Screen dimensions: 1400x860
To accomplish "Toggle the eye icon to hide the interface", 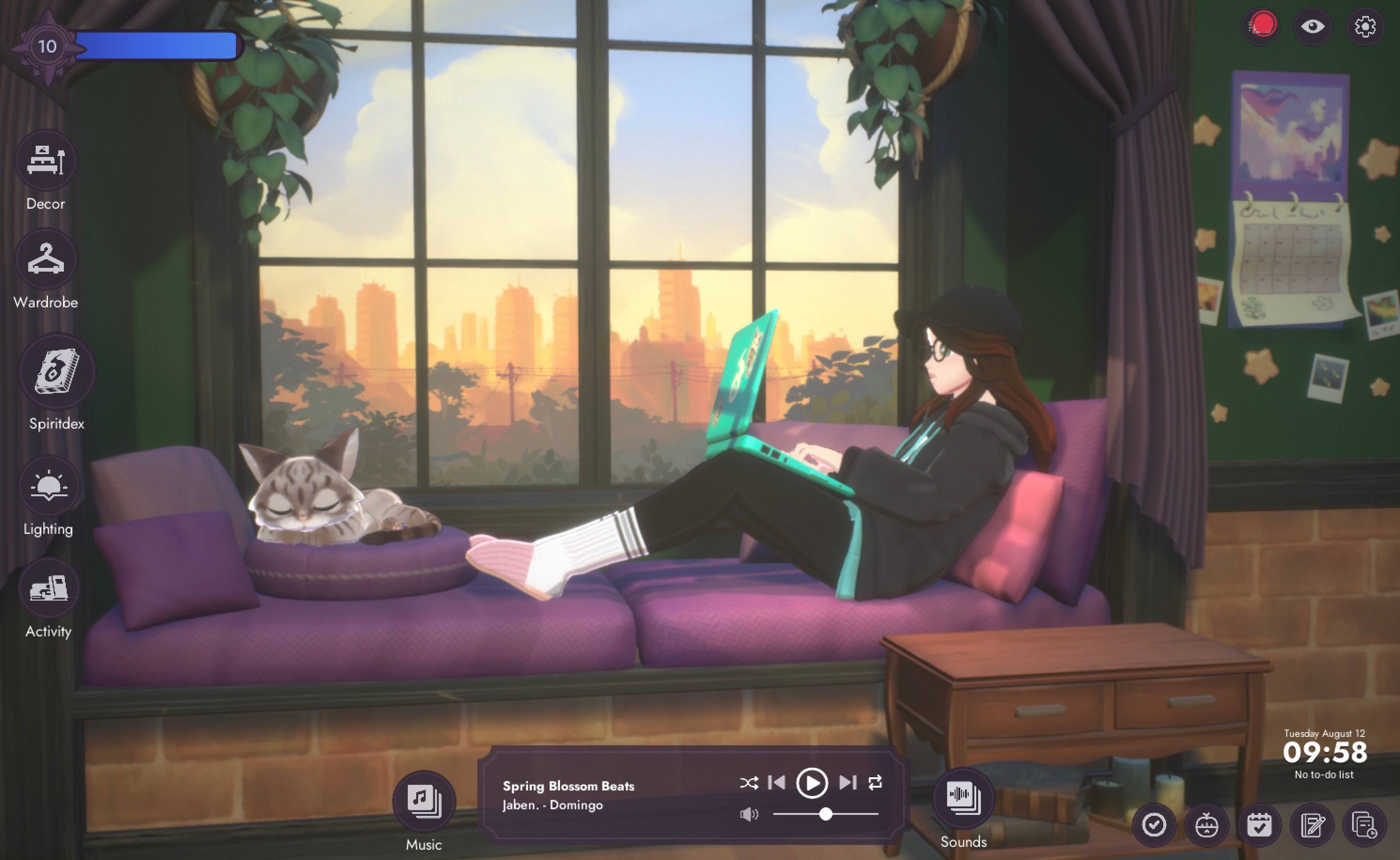I will coord(1313,27).
